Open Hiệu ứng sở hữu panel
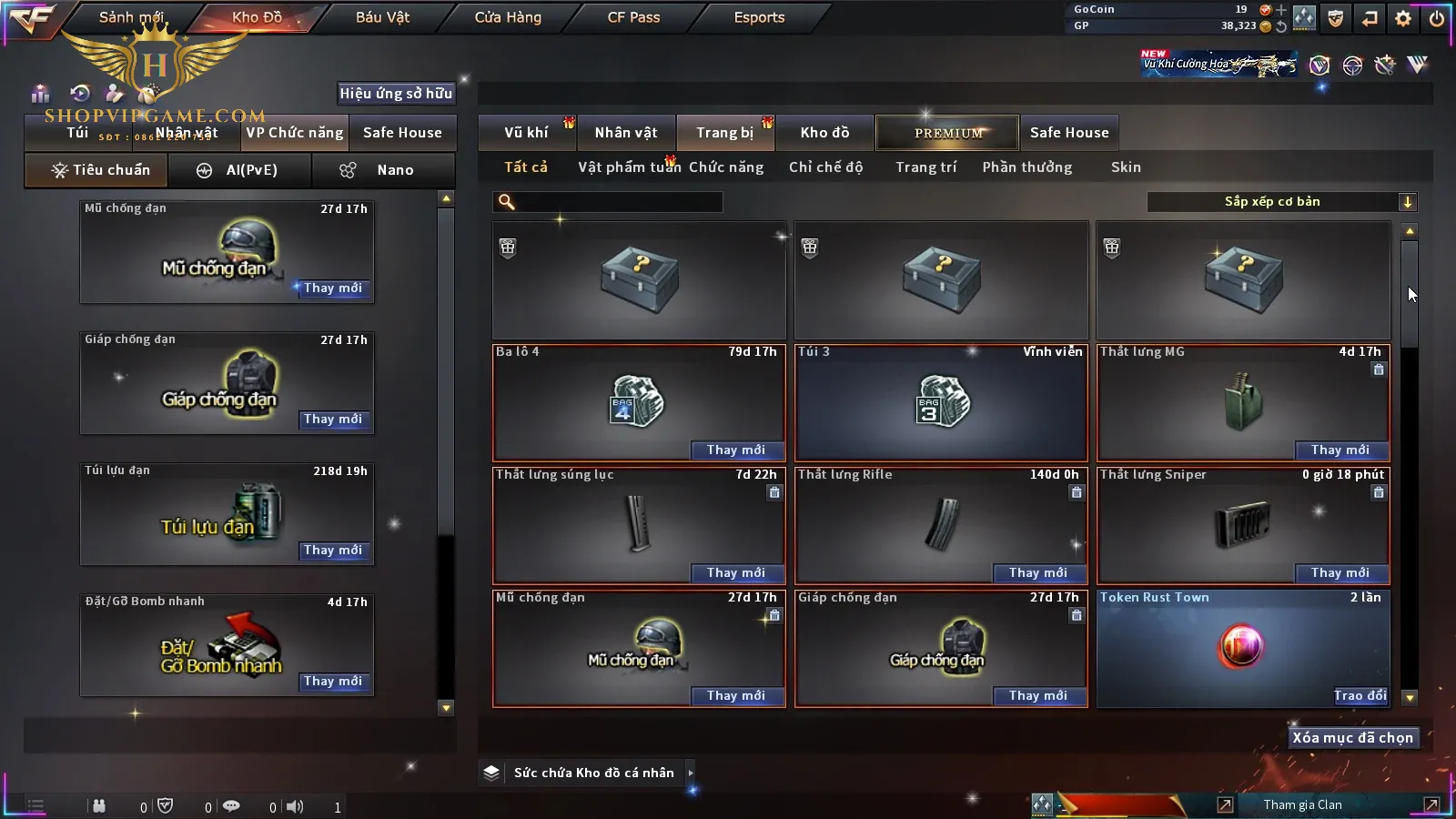 click(396, 93)
